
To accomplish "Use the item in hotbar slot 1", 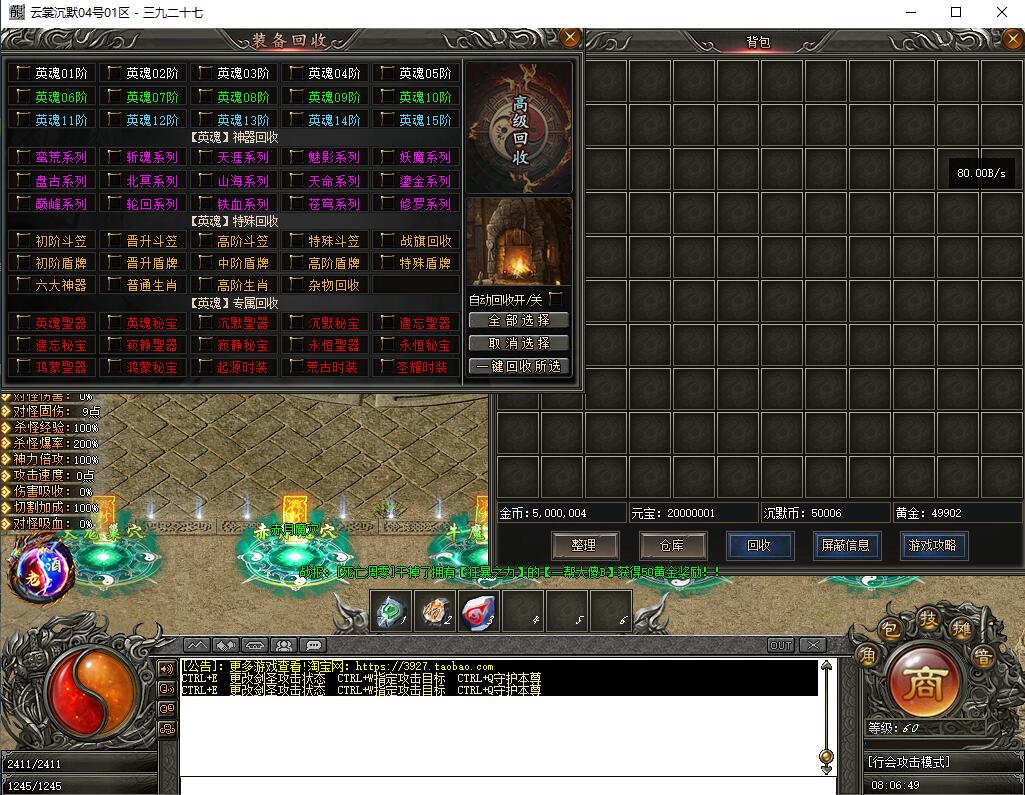I will pyautogui.click(x=390, y=611).
